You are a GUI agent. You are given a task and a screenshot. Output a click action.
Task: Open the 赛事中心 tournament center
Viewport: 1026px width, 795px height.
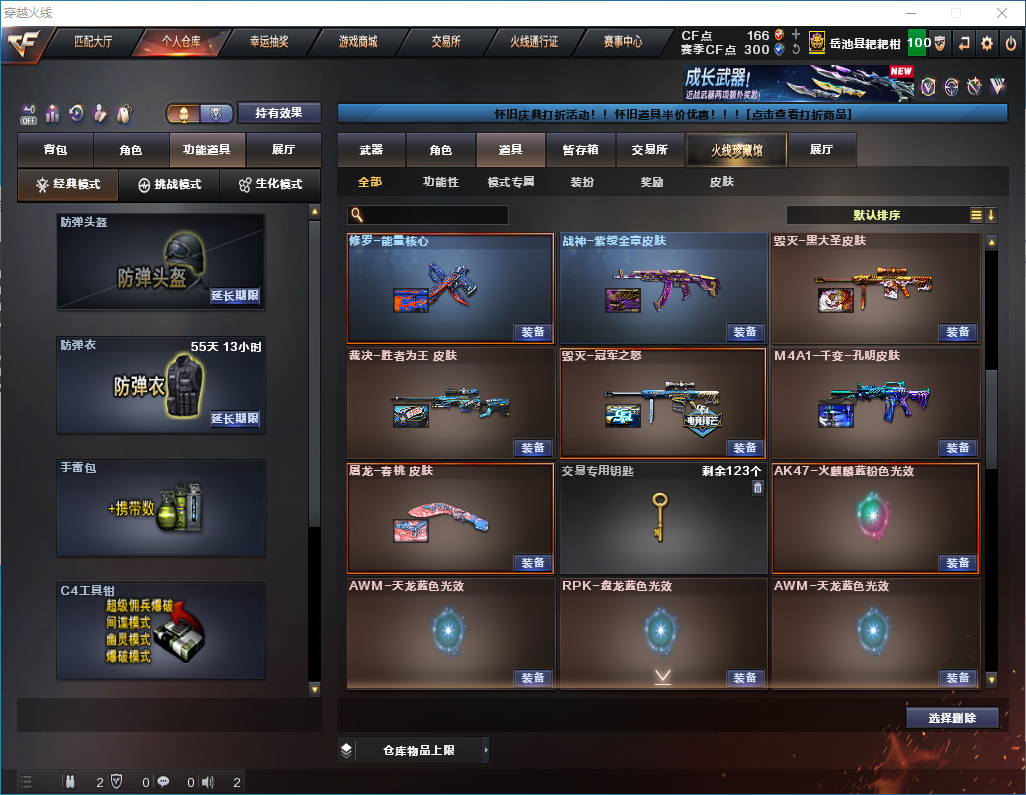[622, 42]
